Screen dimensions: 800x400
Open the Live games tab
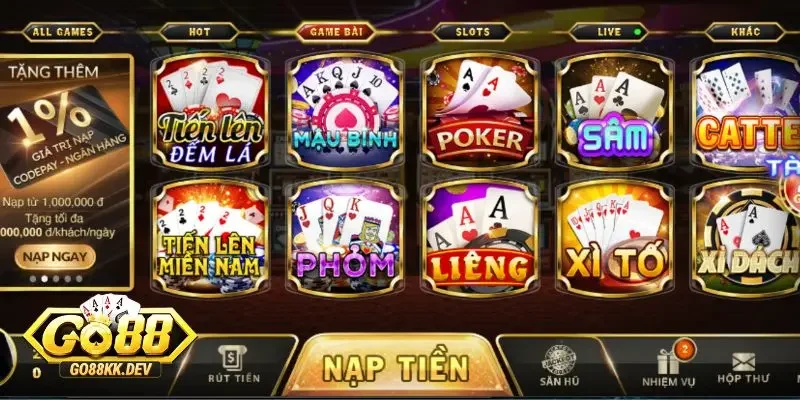pyautogui.click(x=610, y=32)
